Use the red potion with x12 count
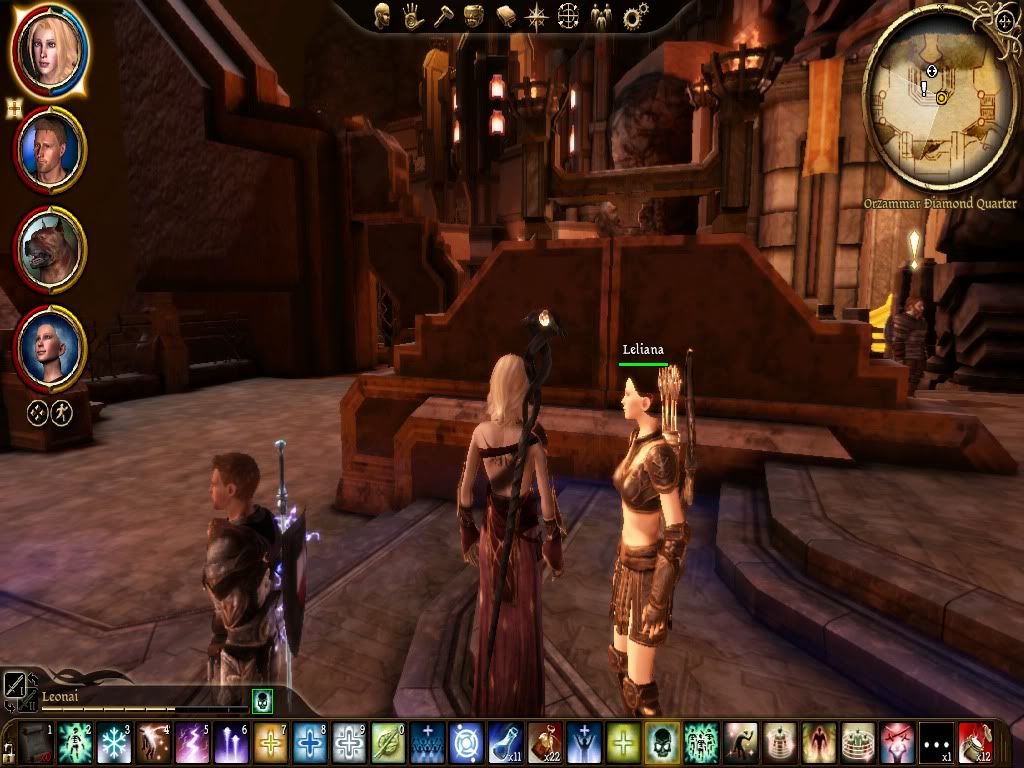The height and width of the screenshot is (768, 1024). click(976, 743)
